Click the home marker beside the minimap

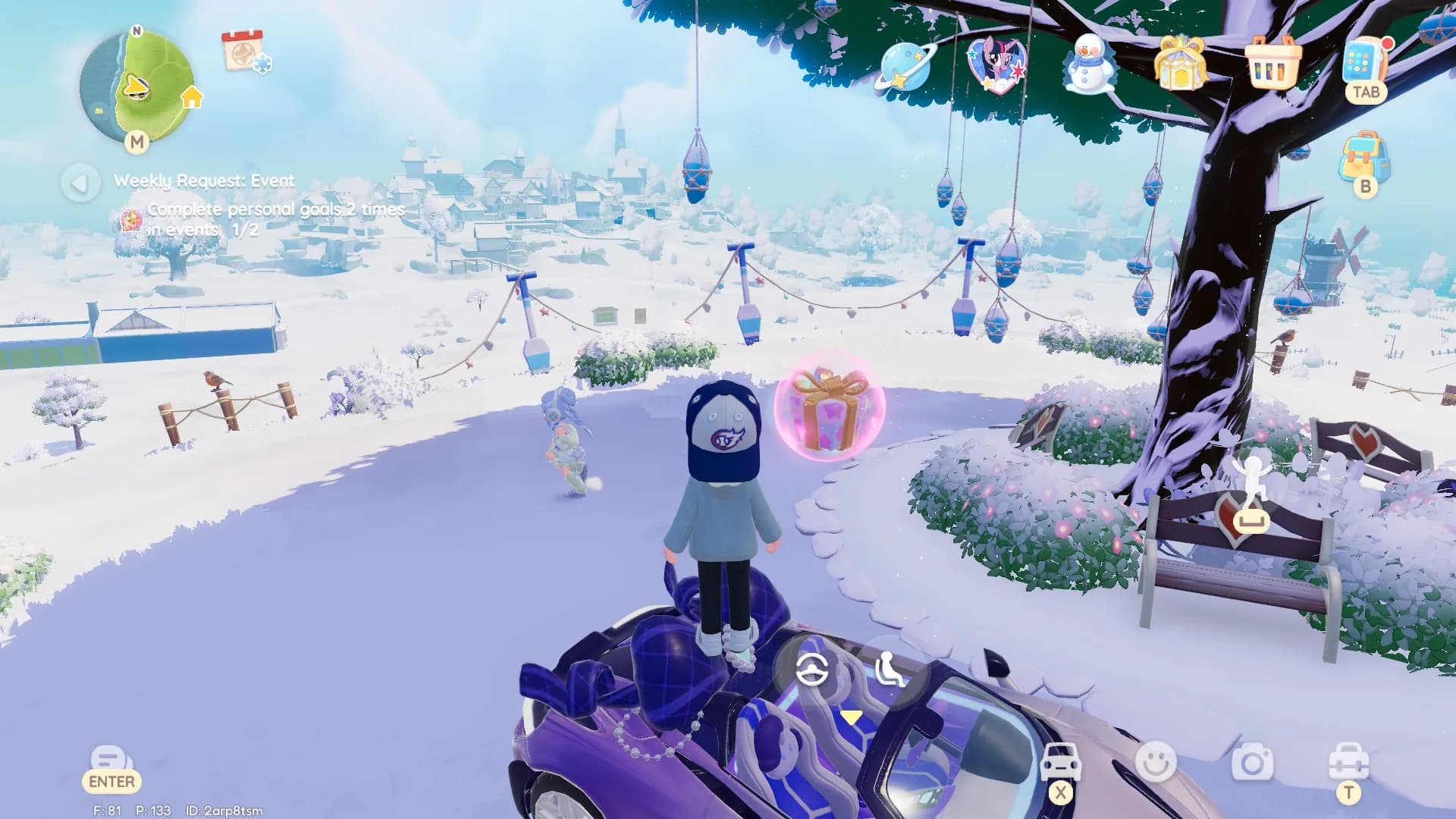point(192,97)
